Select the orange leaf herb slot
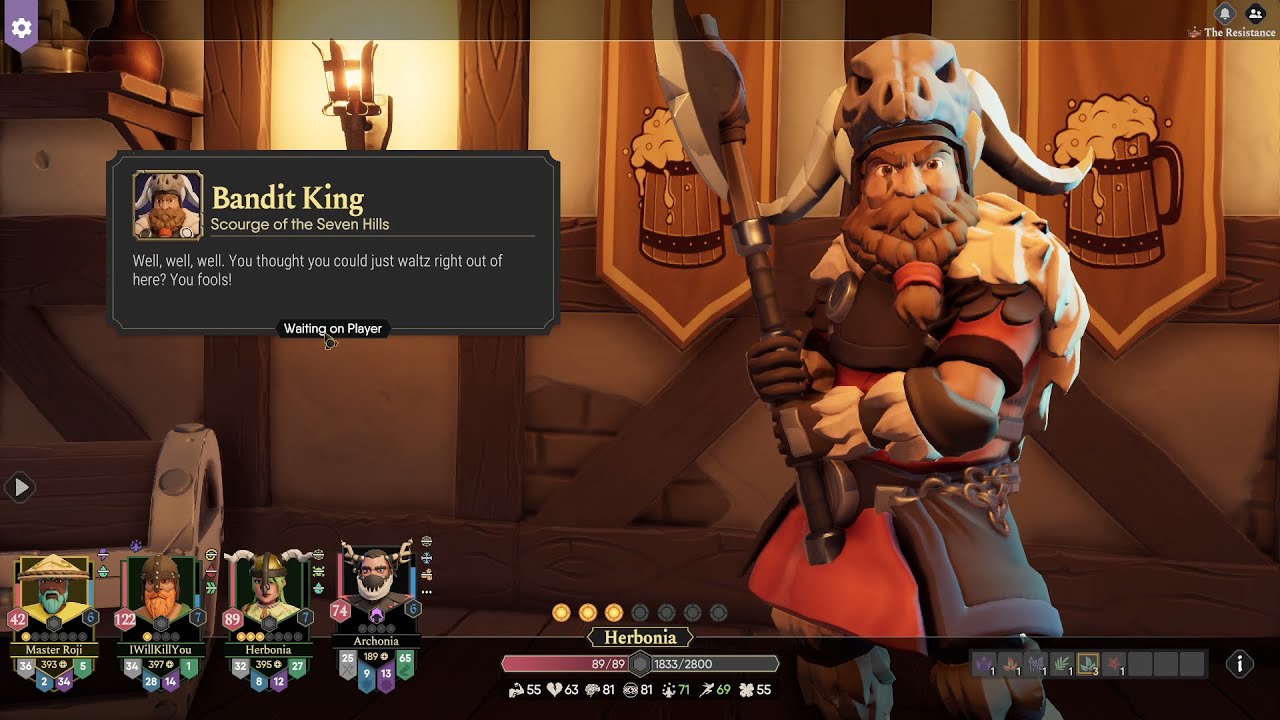This screenshot has height=720, width=1280. [x=1009, y=663]
